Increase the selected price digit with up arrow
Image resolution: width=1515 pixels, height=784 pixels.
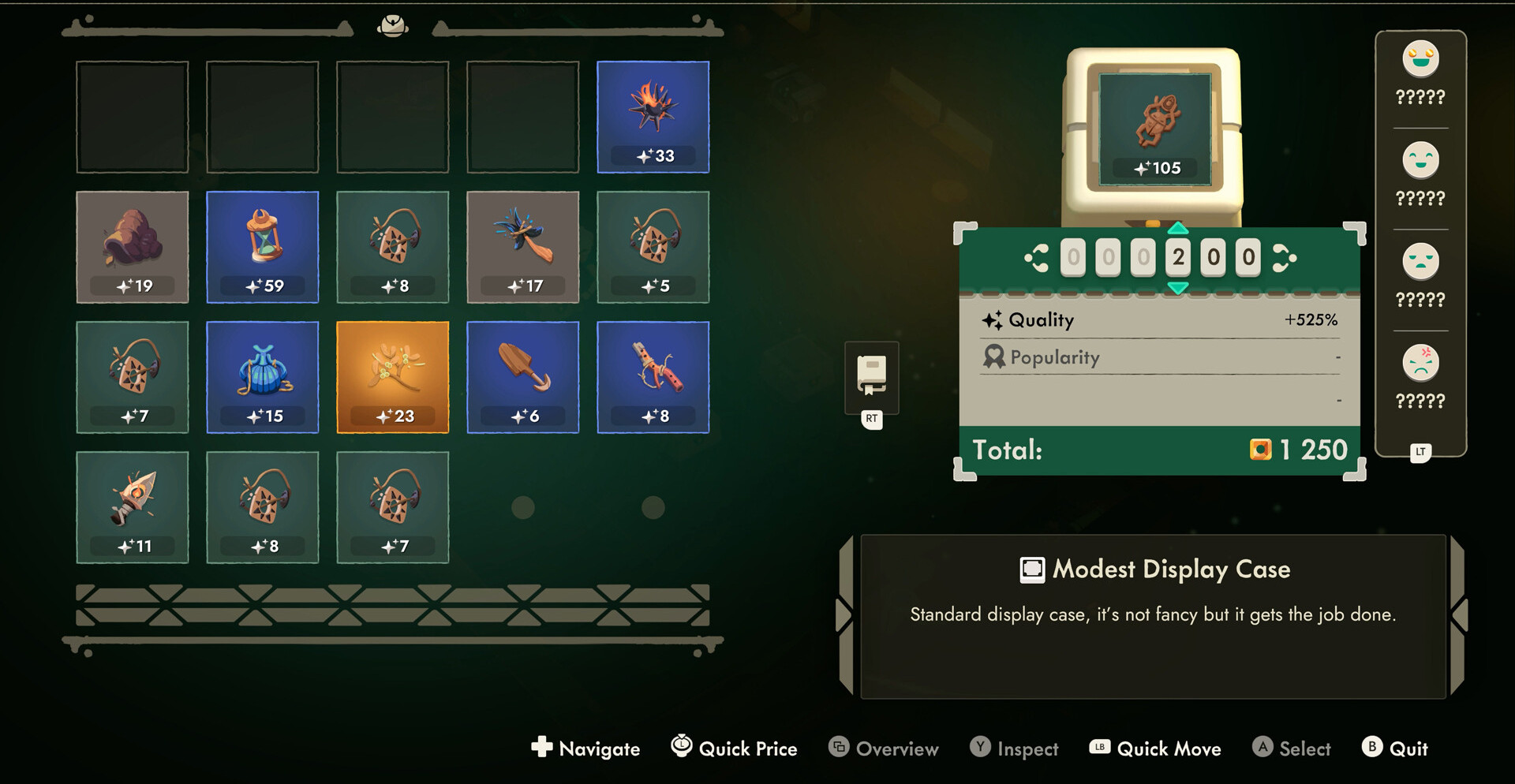1177,229
